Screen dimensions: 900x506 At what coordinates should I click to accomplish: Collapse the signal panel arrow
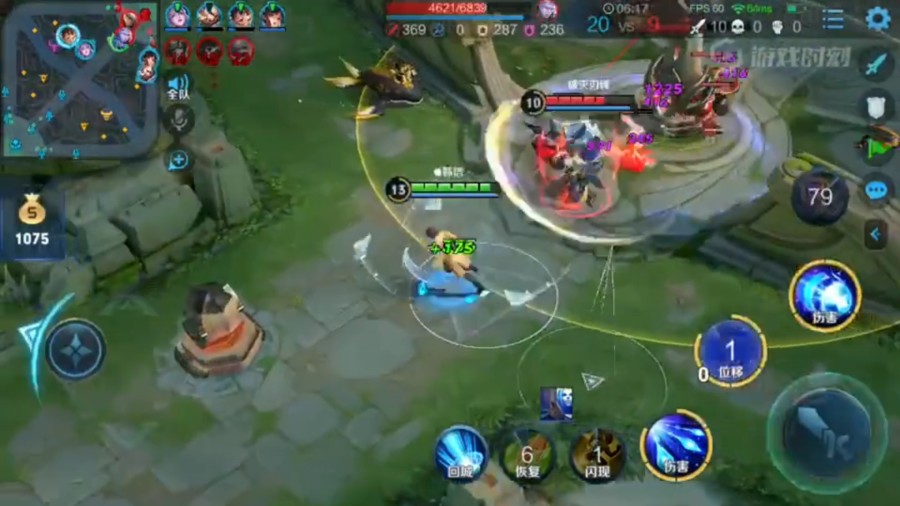tap(876, 234)
